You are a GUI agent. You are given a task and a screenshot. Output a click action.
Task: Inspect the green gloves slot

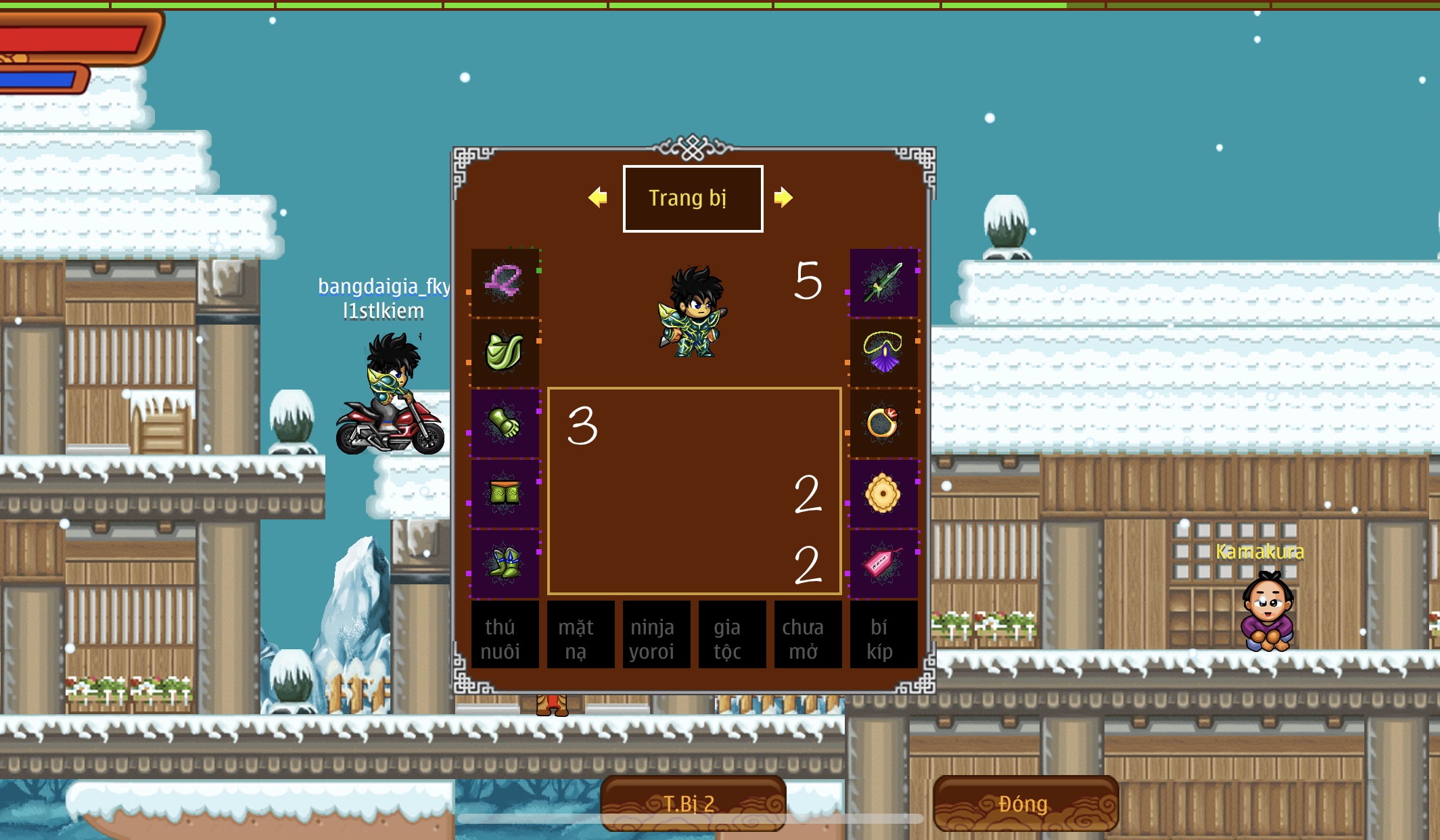coord(505,423)
